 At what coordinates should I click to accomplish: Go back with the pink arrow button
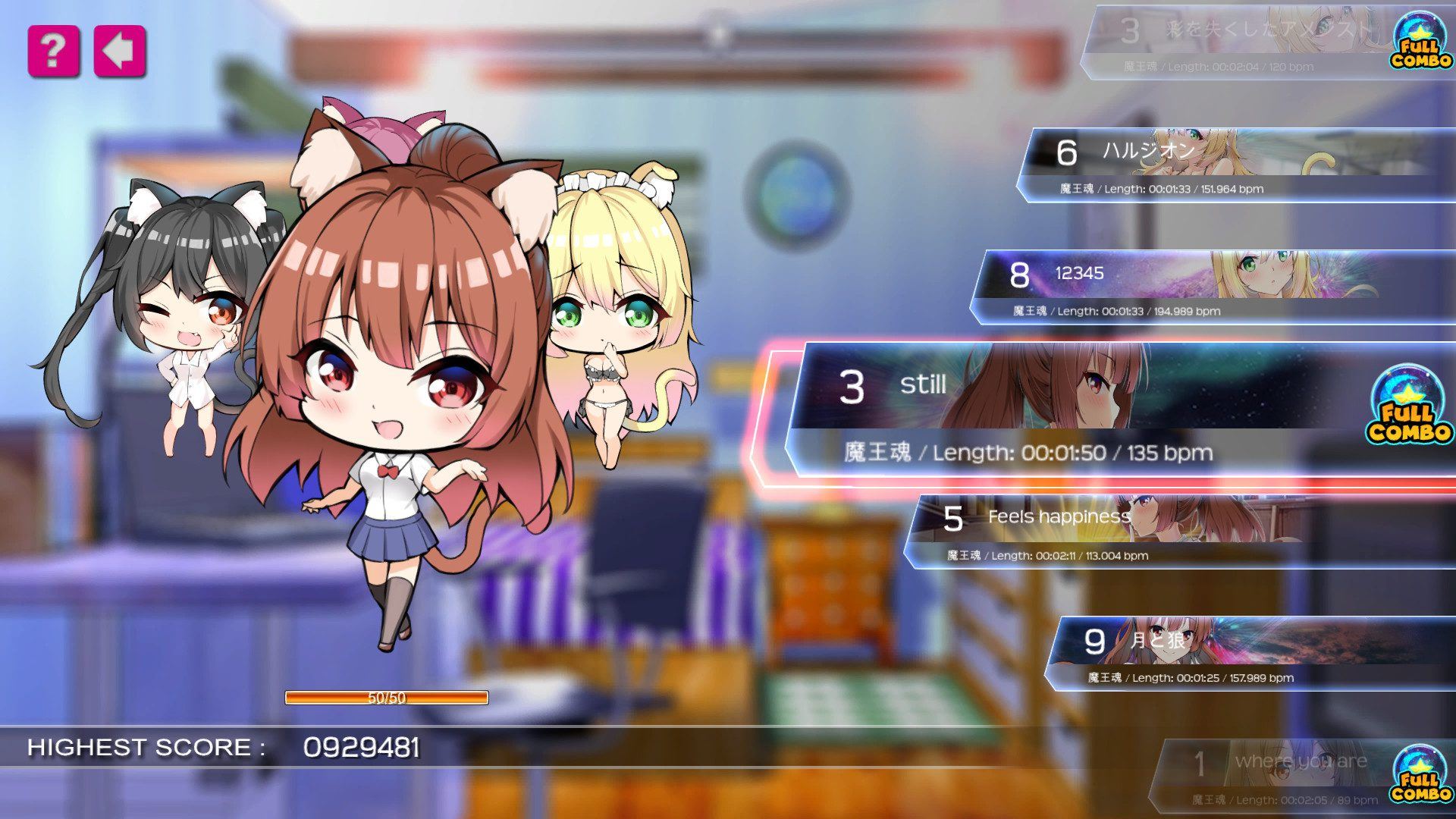click(119, 52)
